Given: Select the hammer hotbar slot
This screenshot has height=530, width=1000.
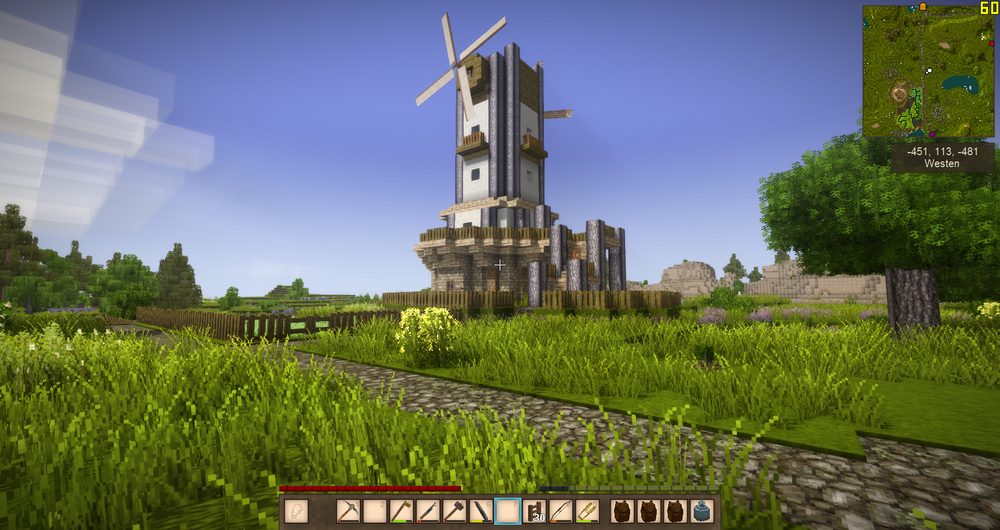Looking at the screenshot, I should (455, 512).
